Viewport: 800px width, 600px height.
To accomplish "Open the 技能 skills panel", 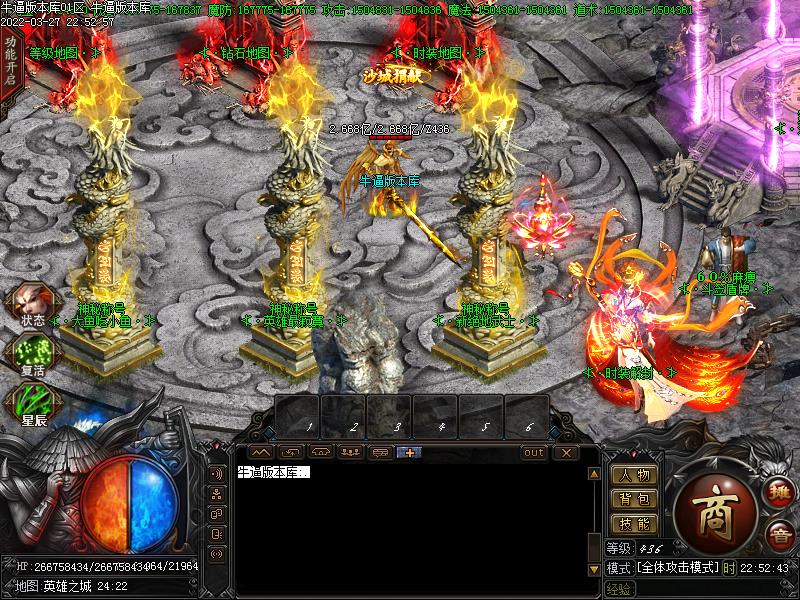I will [634, 523].
